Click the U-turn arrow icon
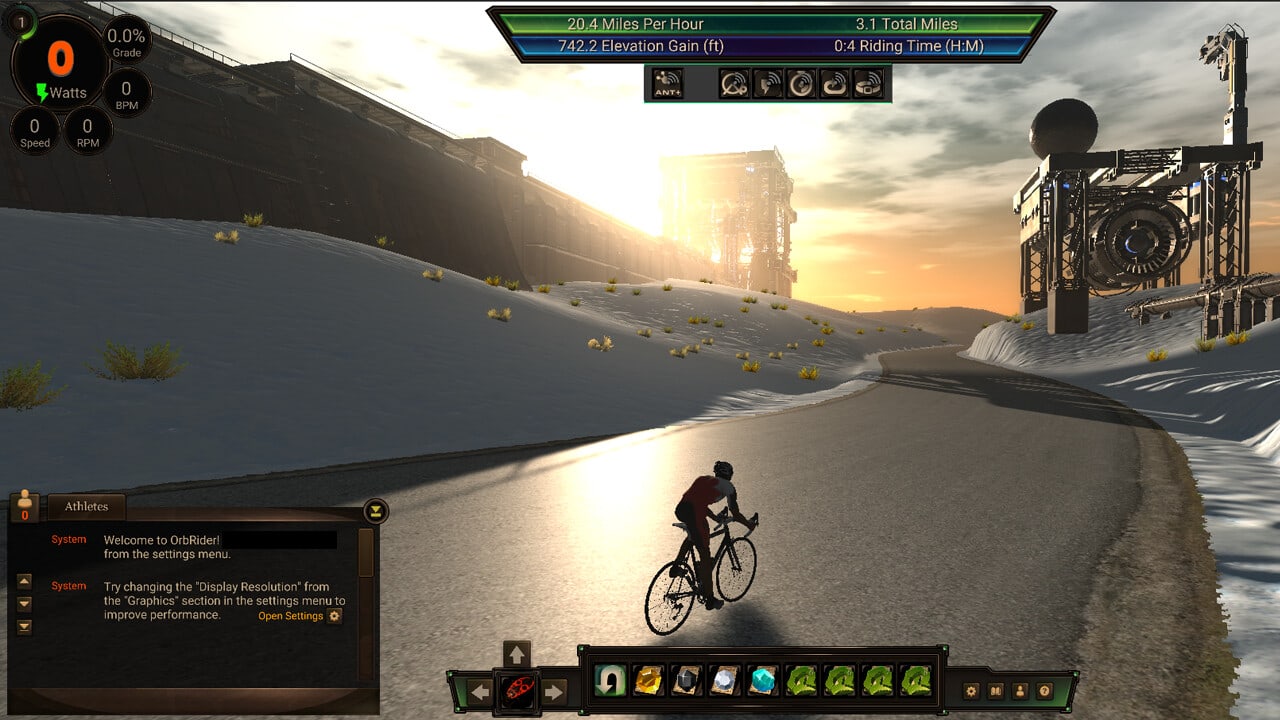 pyautogui.click(x=610, y=681)
